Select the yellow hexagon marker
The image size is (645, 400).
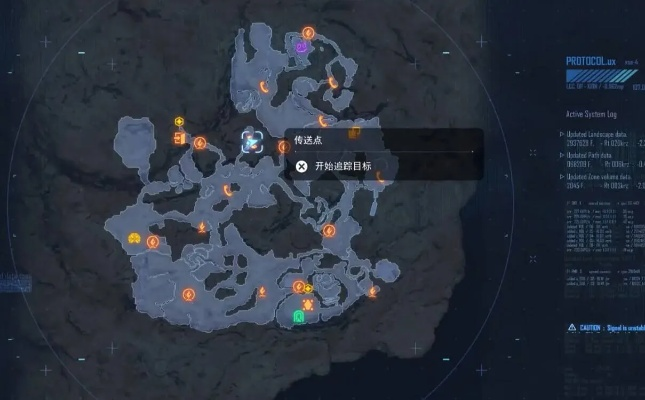pyautogui.click(x=179, y=121)
